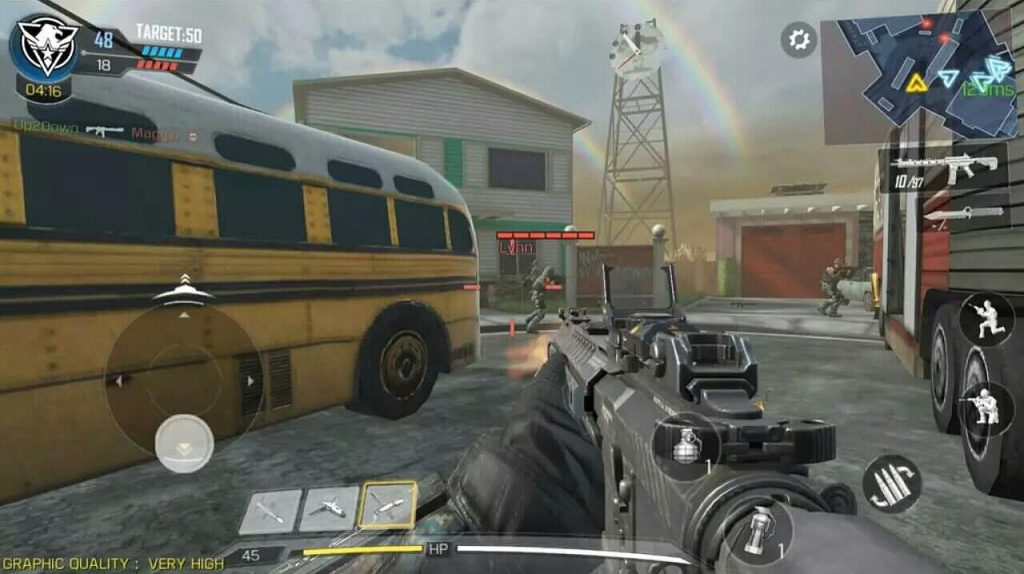Switch to the combat knife slot
This screenshot has height=574, width=1024.
(960, 213)
